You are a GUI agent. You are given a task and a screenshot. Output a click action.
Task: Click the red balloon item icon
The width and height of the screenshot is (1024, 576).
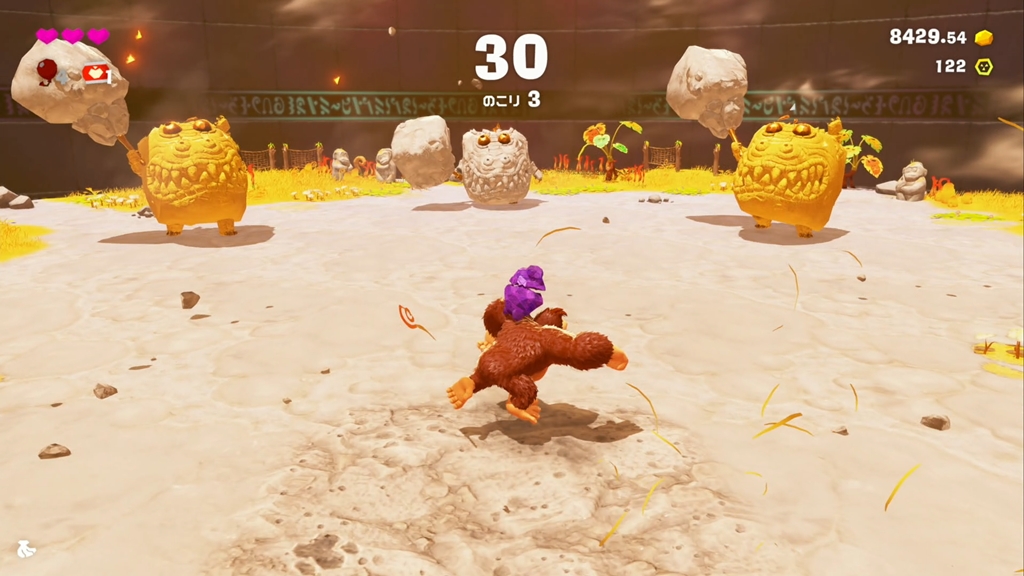[46, 70]
